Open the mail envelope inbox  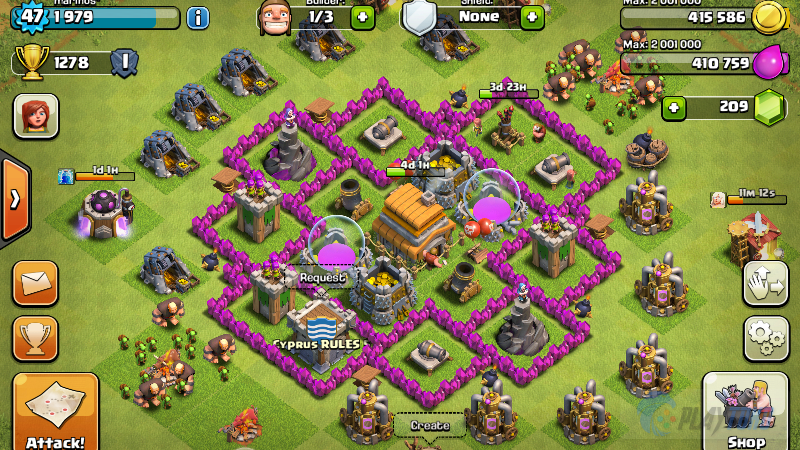click(35, 283)
